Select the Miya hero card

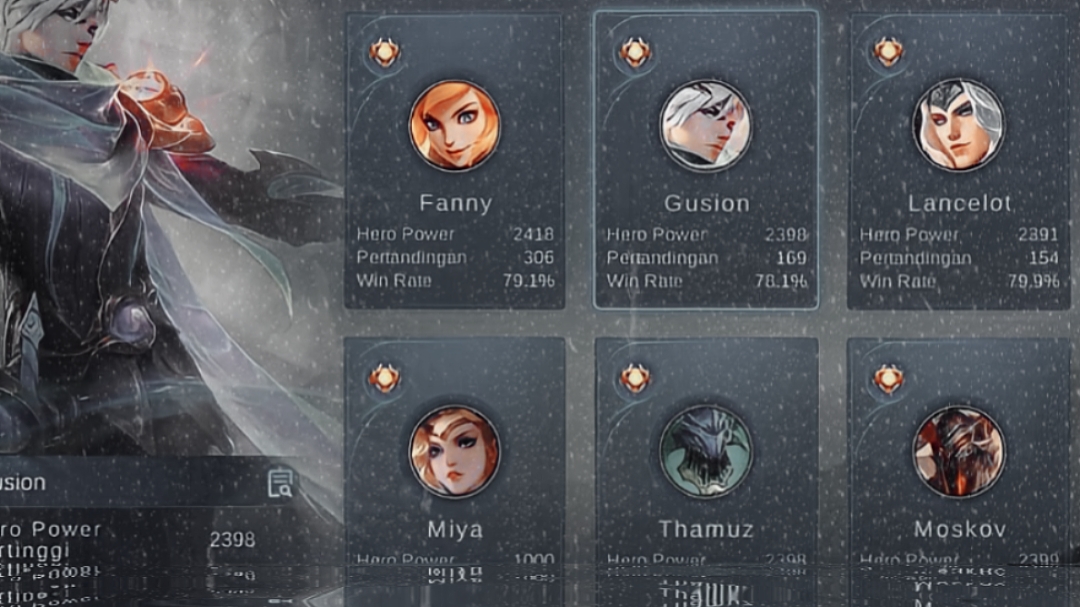click(455, 460)
